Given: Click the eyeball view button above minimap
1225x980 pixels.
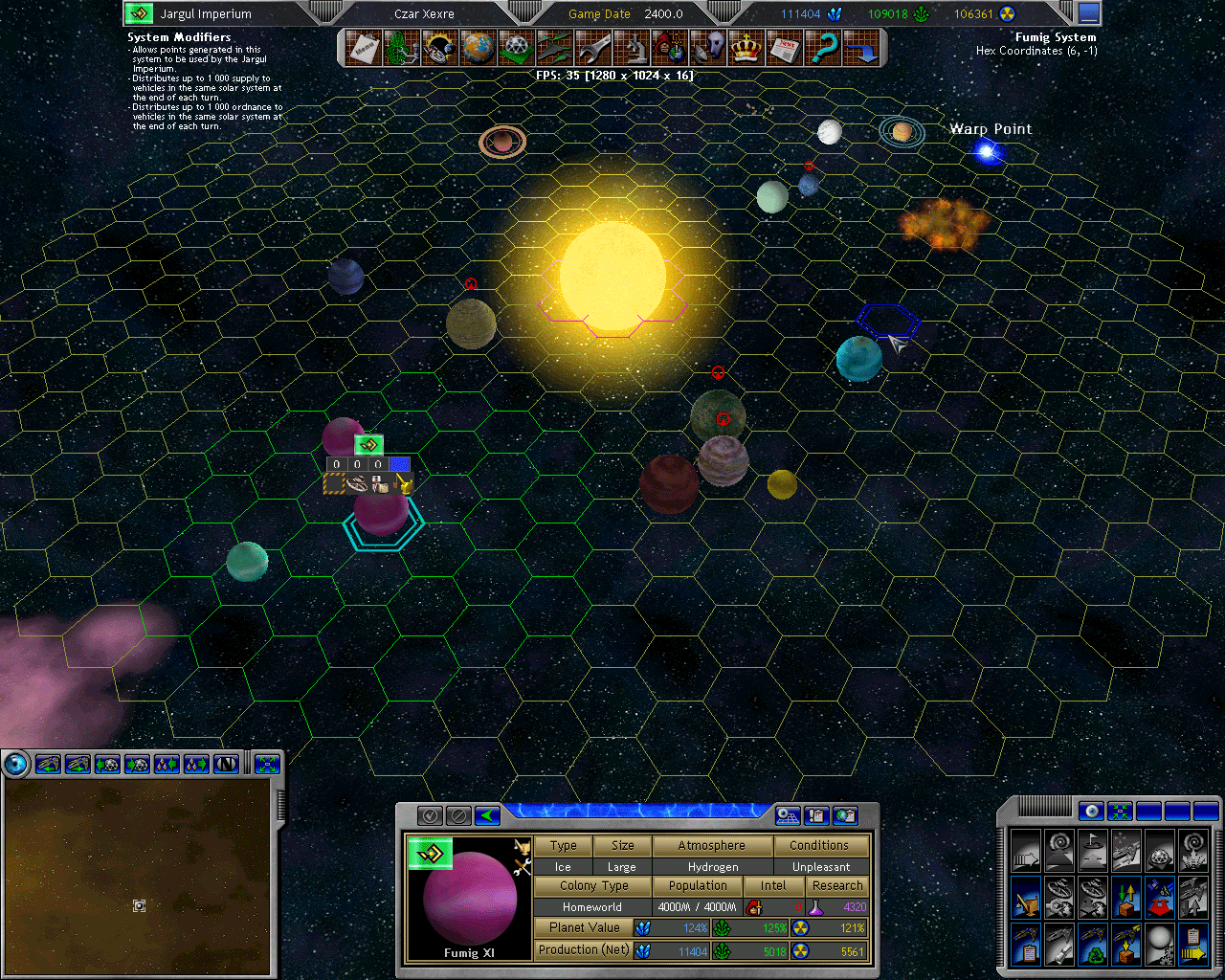Looking at the screenshot, I should 16,764.
